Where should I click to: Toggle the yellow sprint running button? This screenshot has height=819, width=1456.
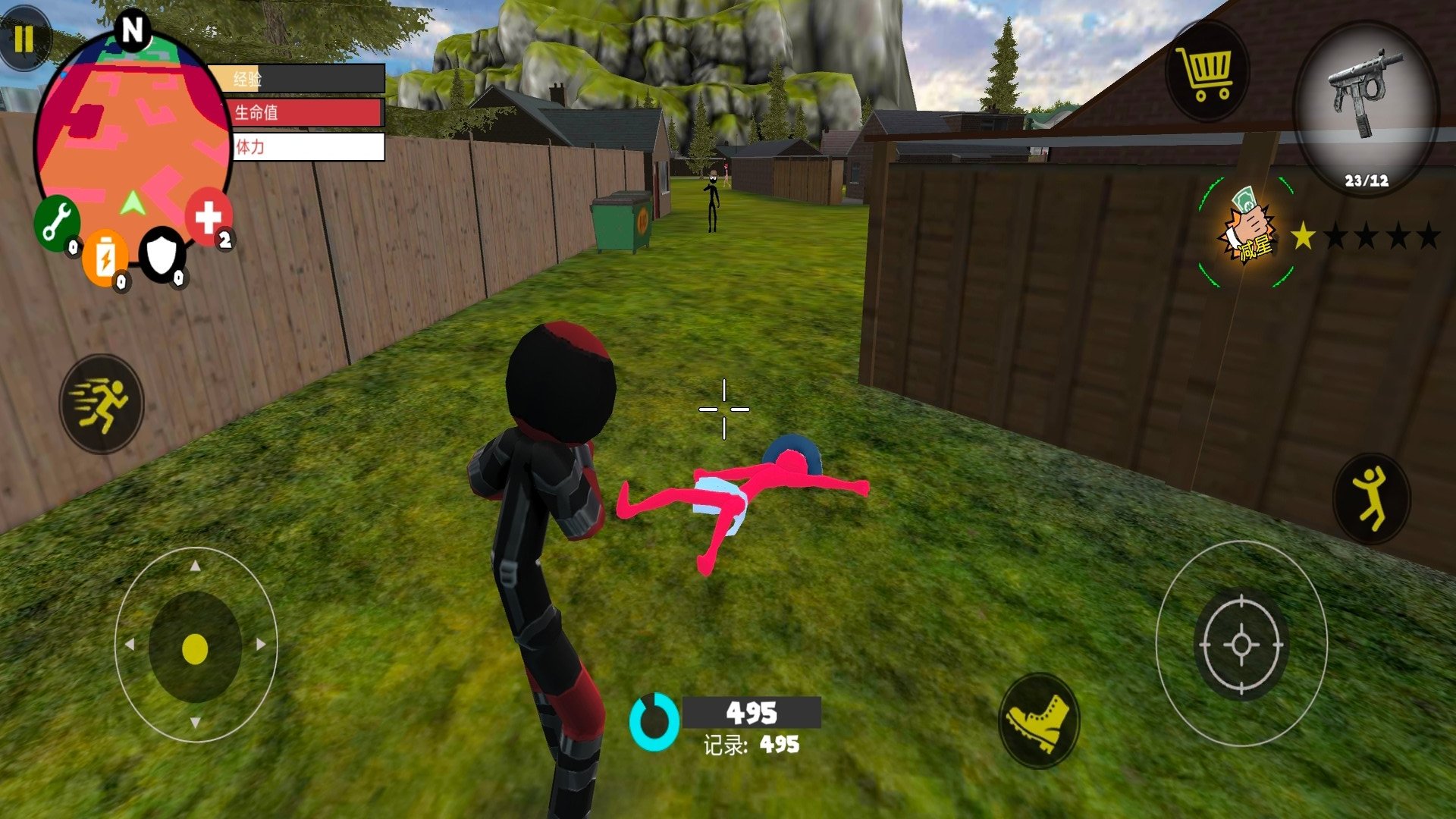pos(102,403)
